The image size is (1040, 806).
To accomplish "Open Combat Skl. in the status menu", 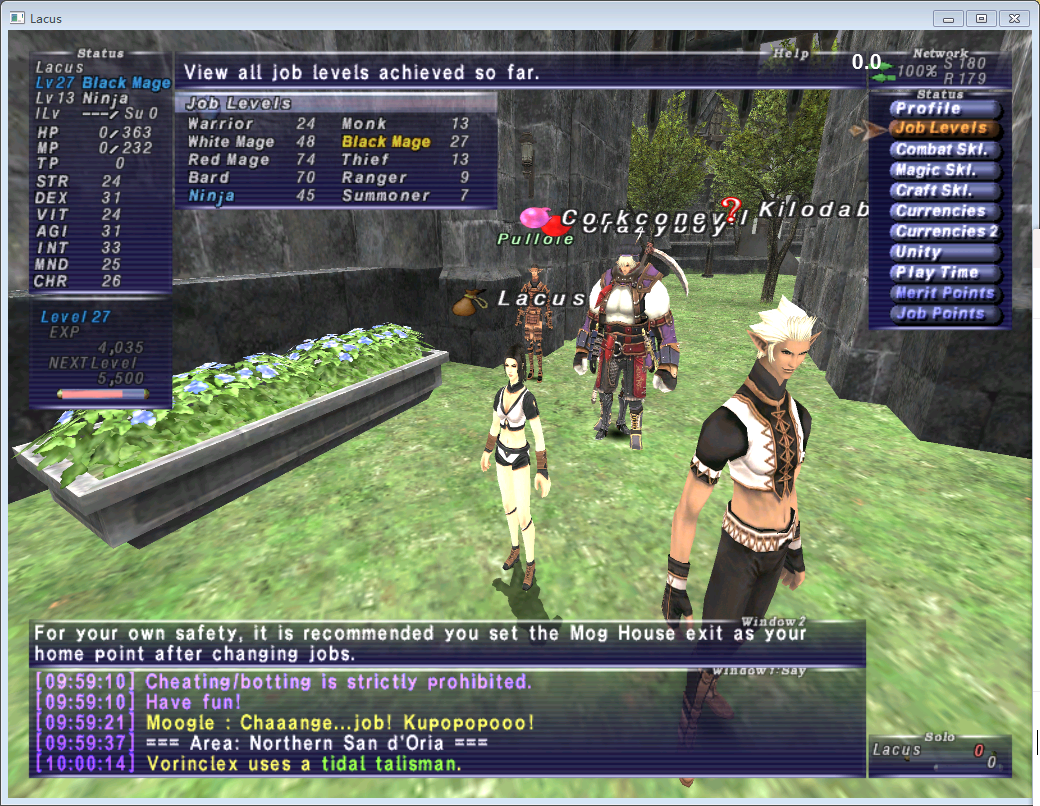I will point(945,150).
